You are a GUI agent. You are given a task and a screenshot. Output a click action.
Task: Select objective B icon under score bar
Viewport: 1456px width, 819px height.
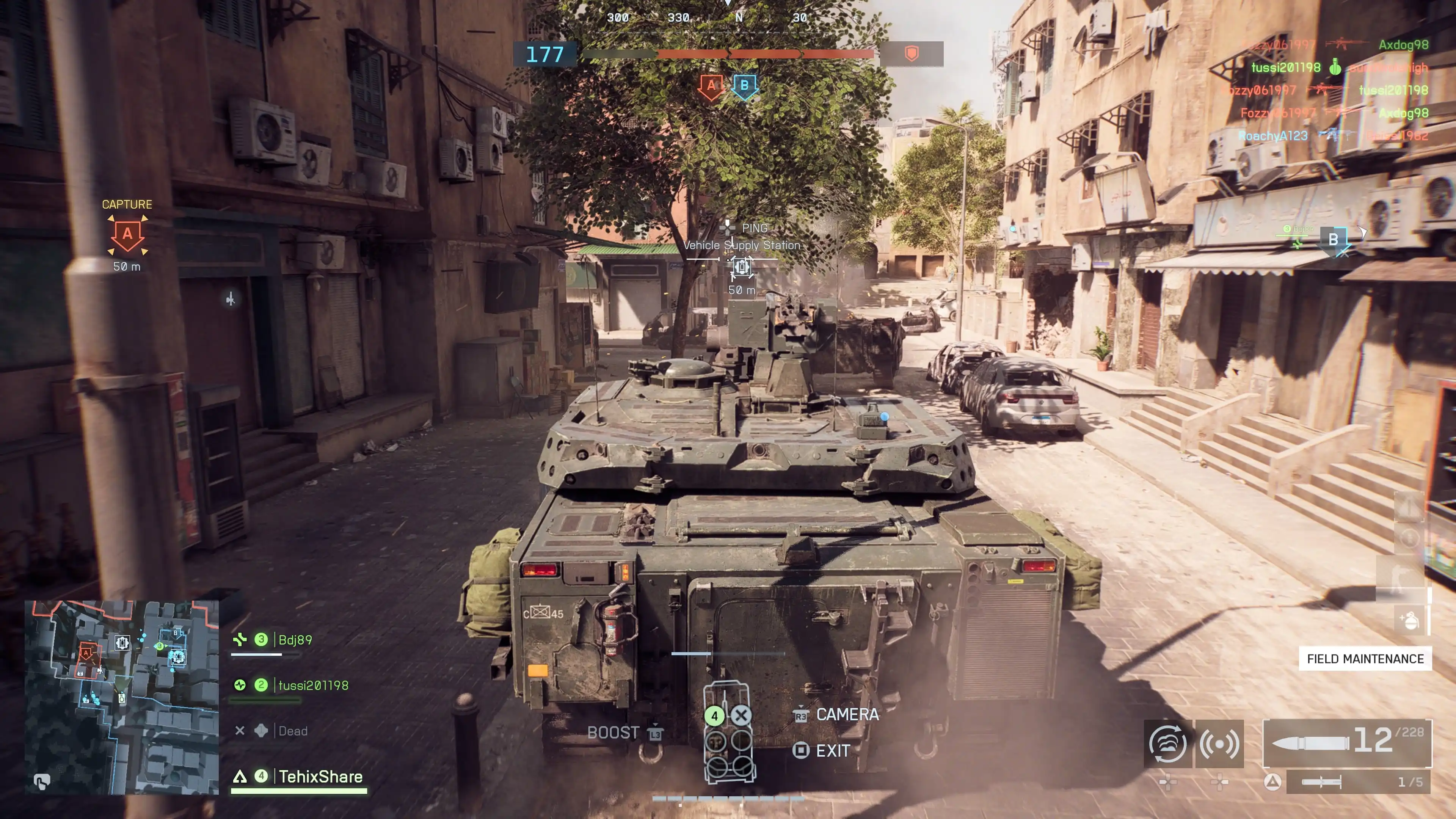coord(744,86)
